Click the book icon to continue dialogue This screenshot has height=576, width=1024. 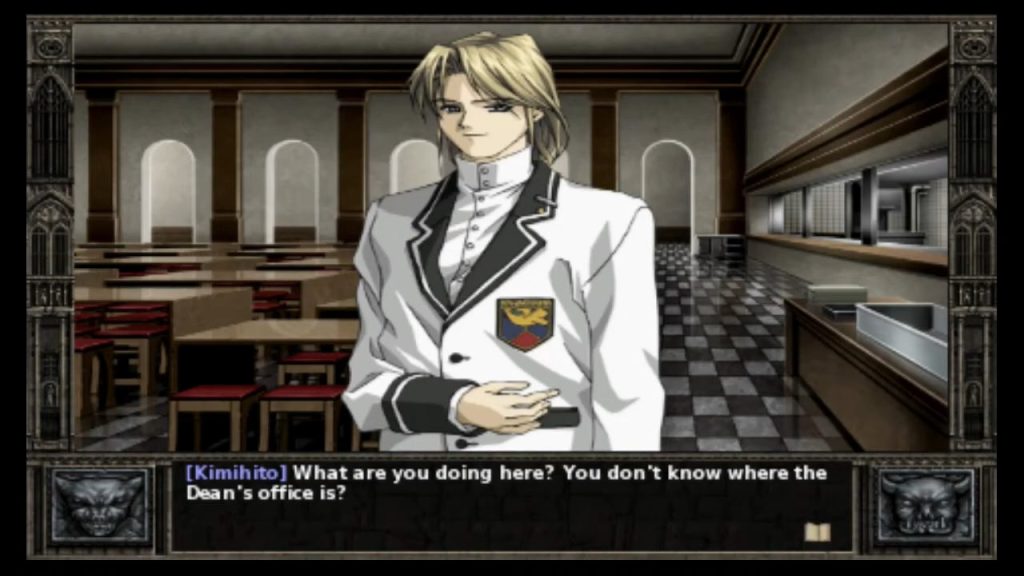pos(817,532)
